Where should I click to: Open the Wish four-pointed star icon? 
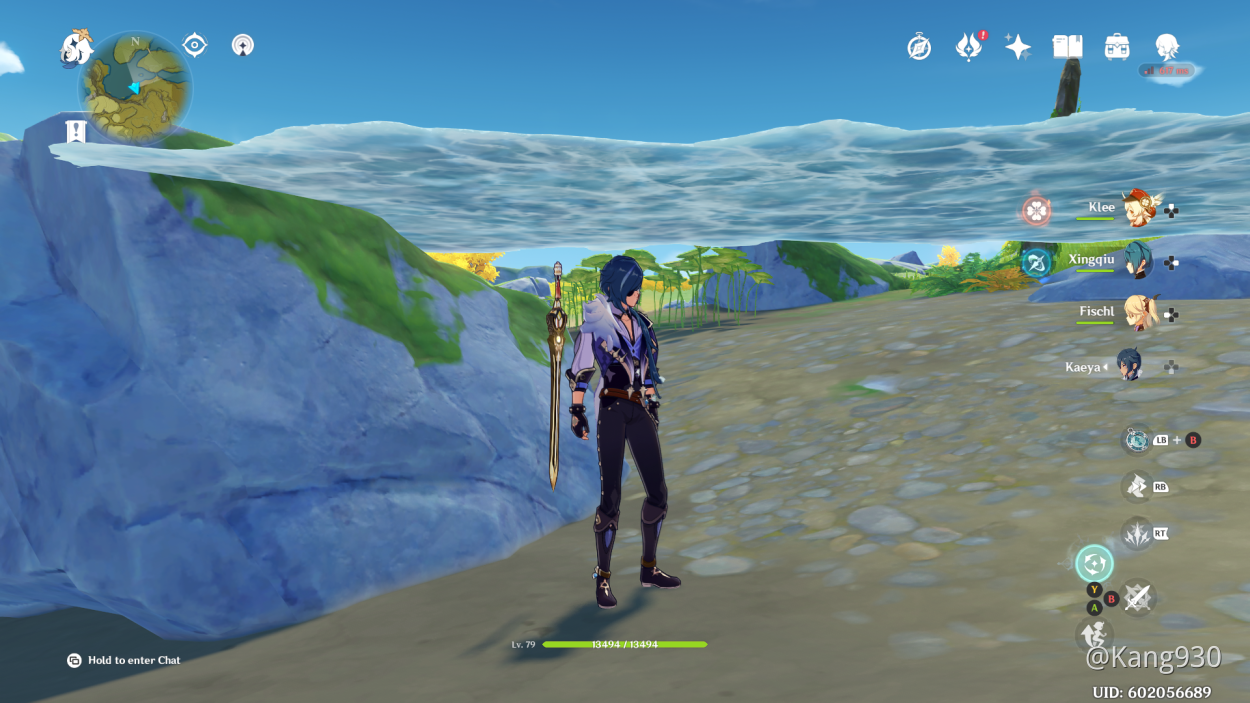(1018, 47)
